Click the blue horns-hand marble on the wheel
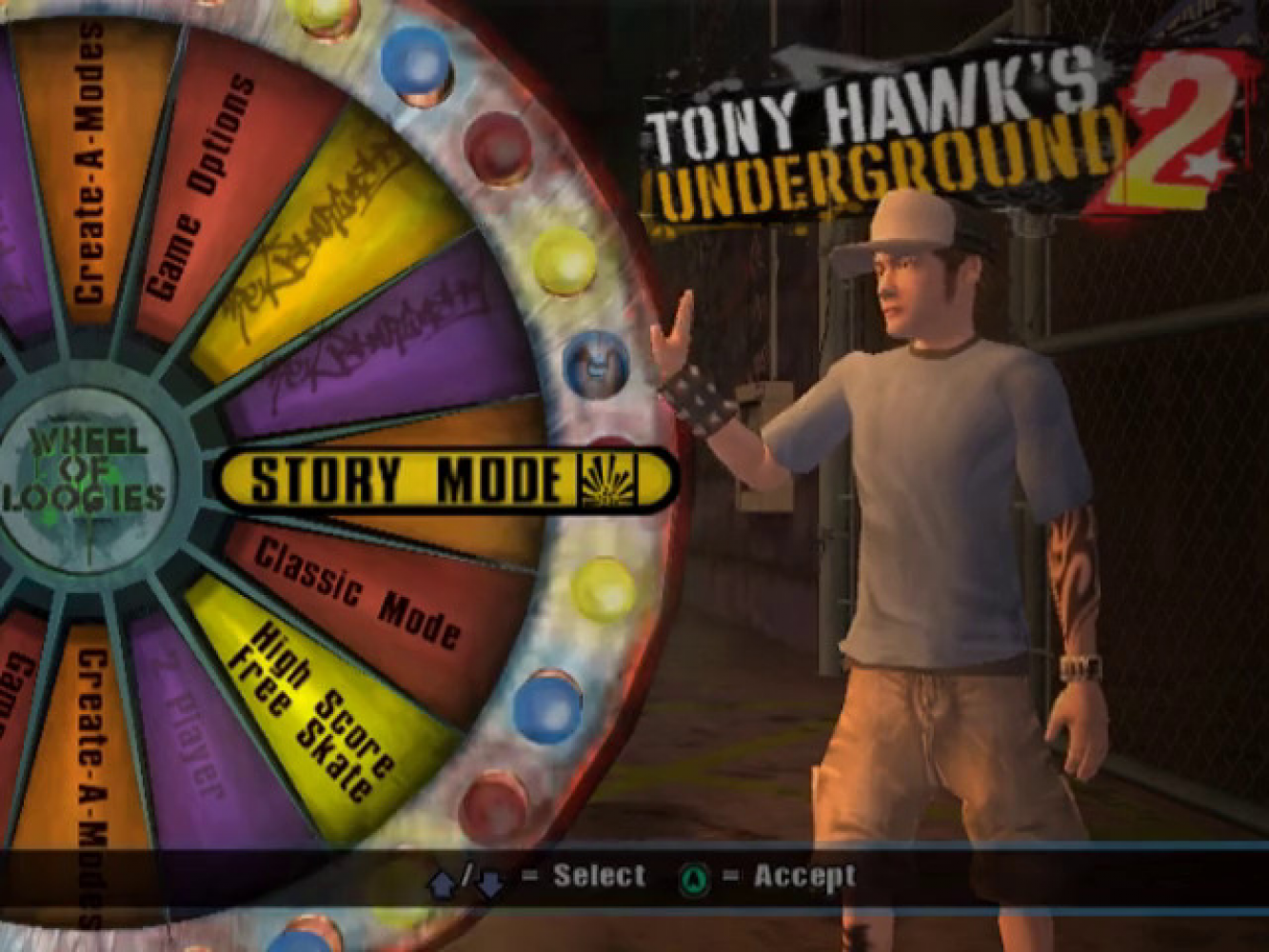The width and height of the screenshot is (1269, 952). pos(595,367)
